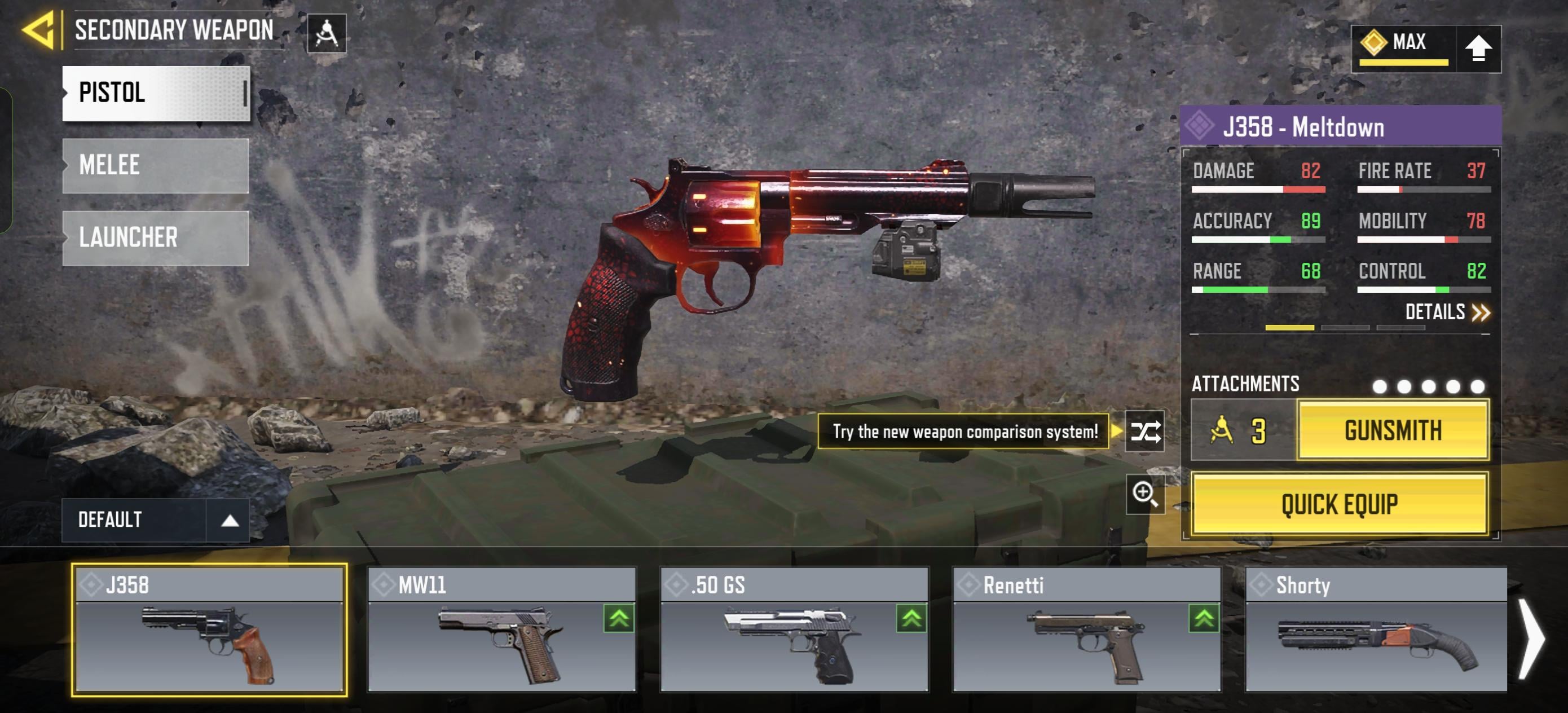Screen dimensions: 1568x713
Task: Inspect weapon with magnifier icon
Action: pos(1145,494)
